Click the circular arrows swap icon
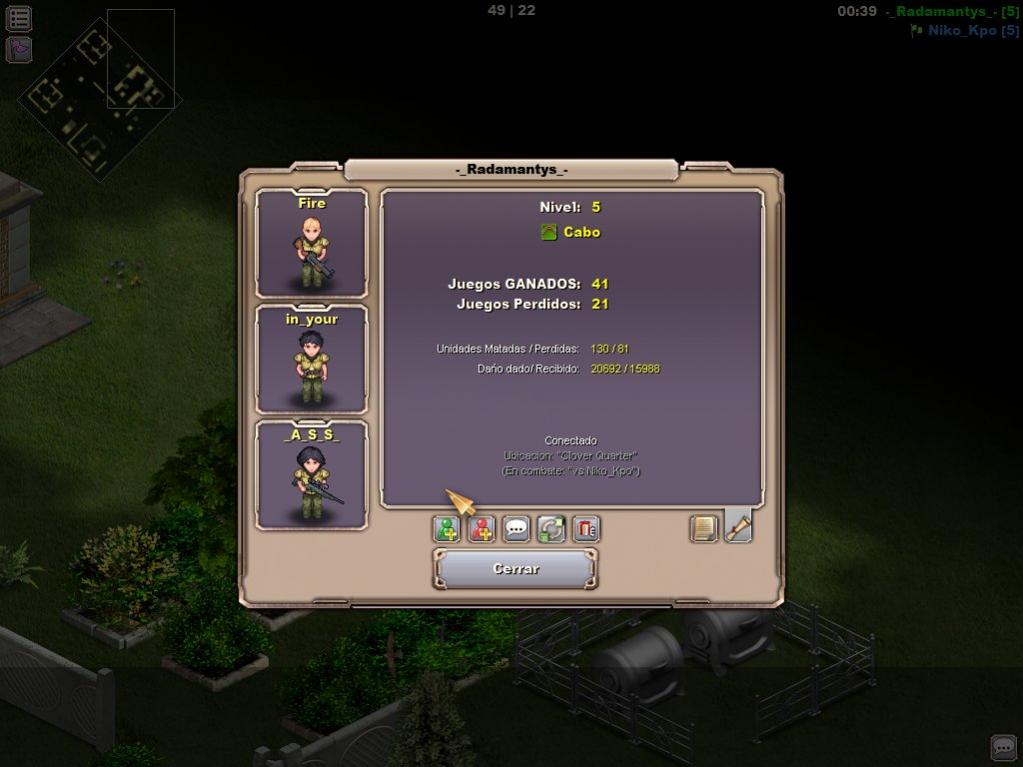Screen dimensions: 1023x767 [551, 529]
